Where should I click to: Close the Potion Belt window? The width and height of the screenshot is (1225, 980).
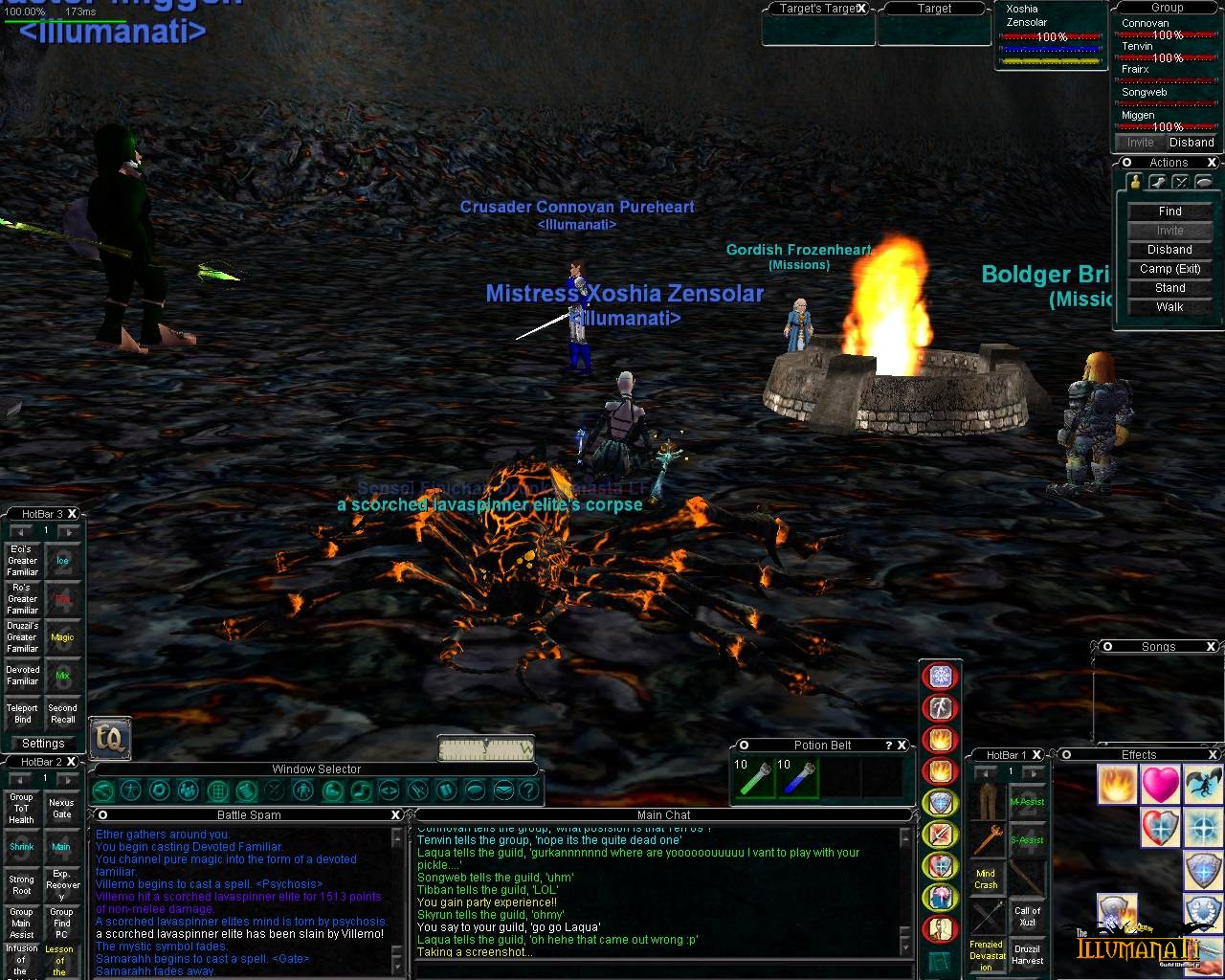[x=902, y=746]
